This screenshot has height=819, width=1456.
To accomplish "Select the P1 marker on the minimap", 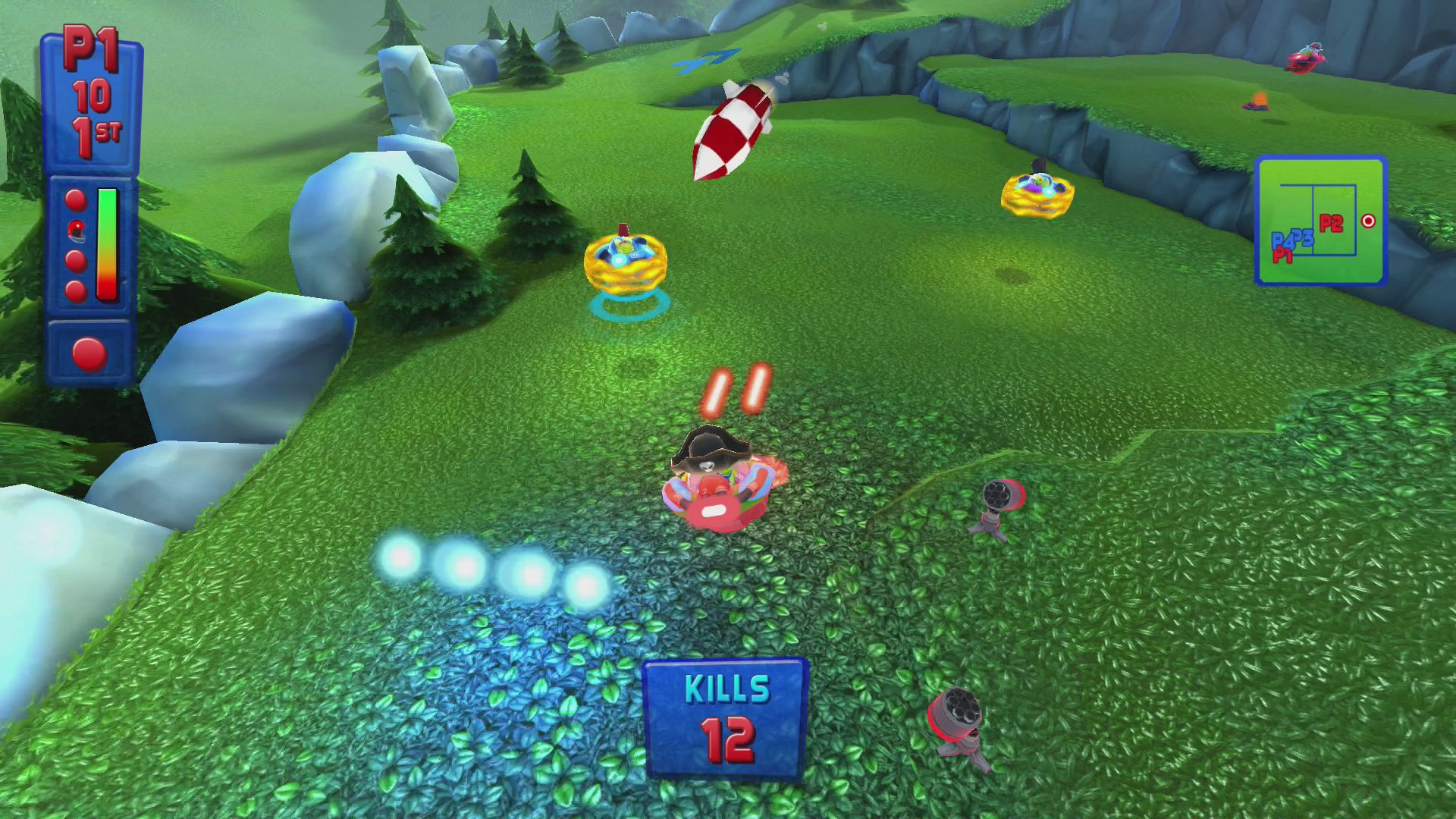I will tap(1283, 256).
